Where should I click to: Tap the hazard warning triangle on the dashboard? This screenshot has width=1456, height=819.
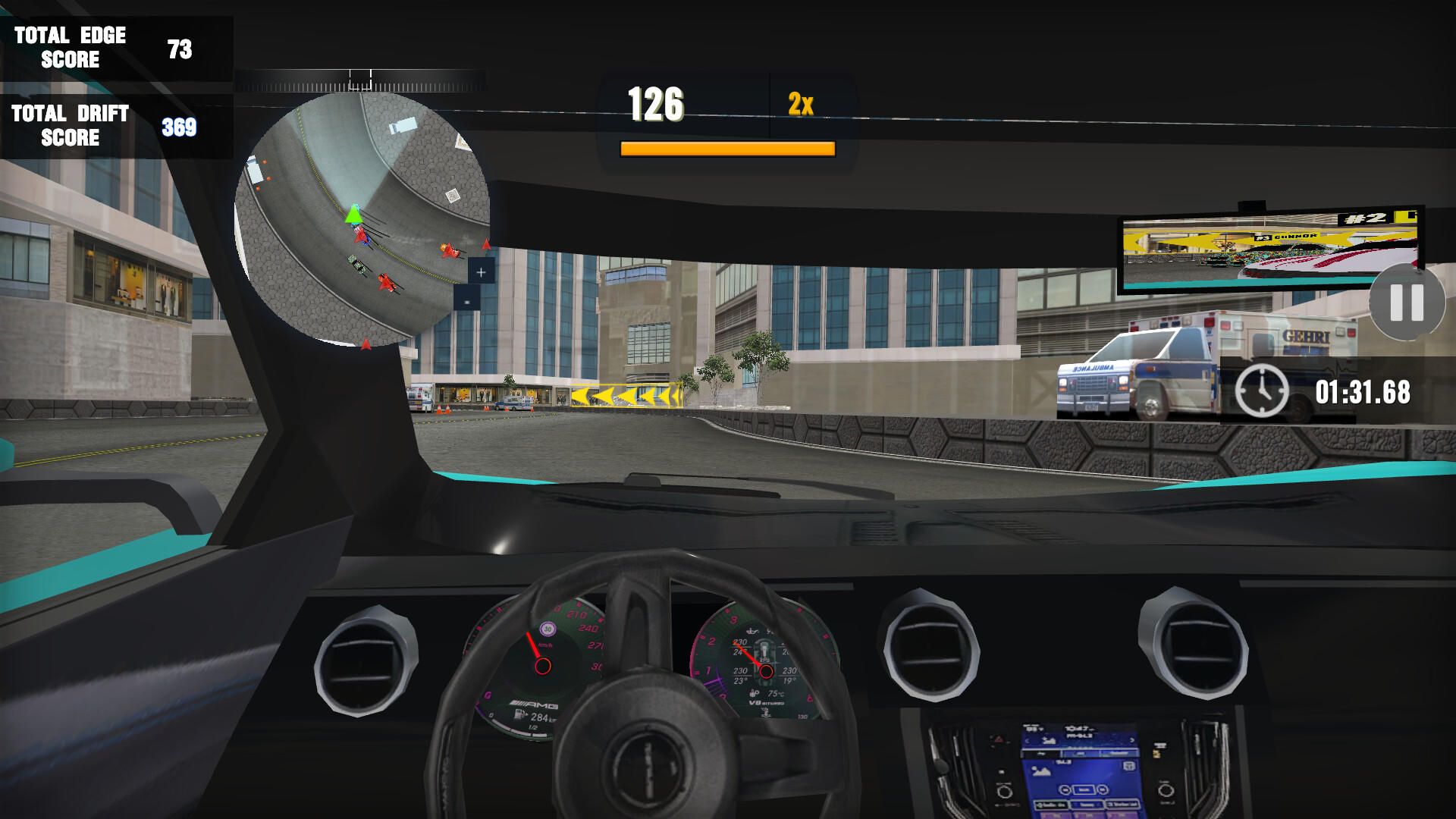pos(998,739)
